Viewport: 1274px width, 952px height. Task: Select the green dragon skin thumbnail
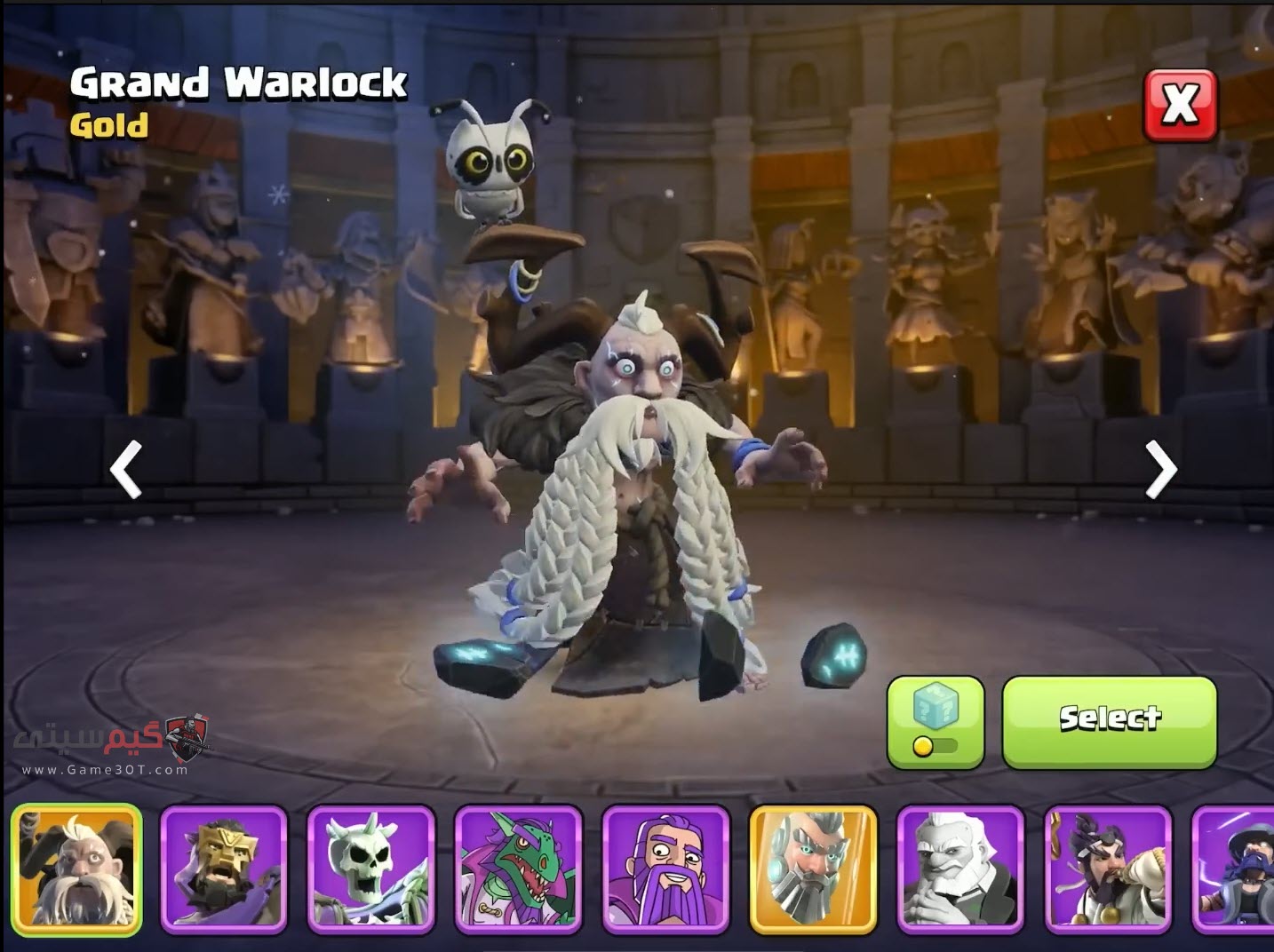519,869
